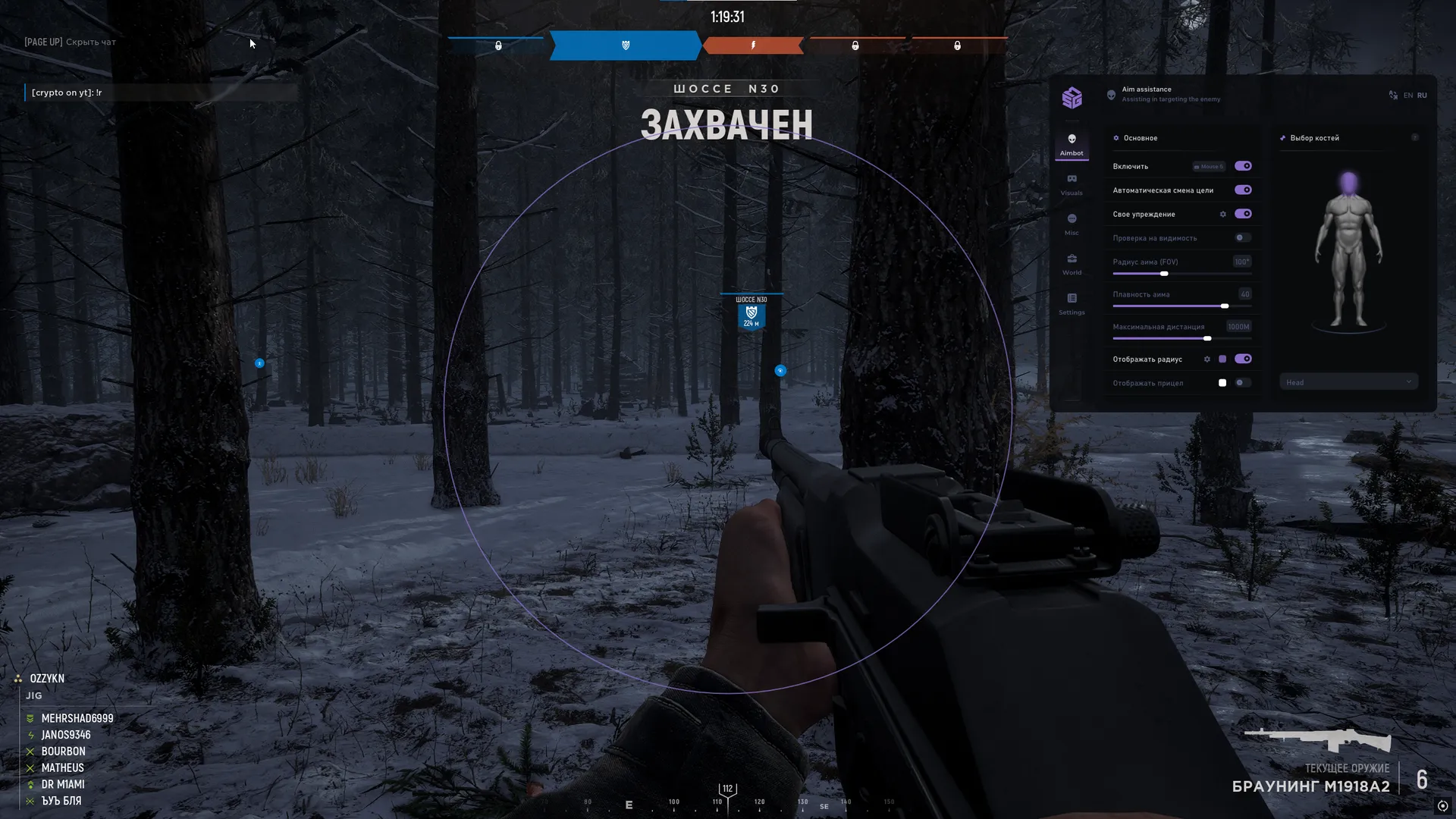Viewport: 1456px width, 819px height.
Task: Open the Head bone selection dropdown
Action: [x=1348, y=381]
